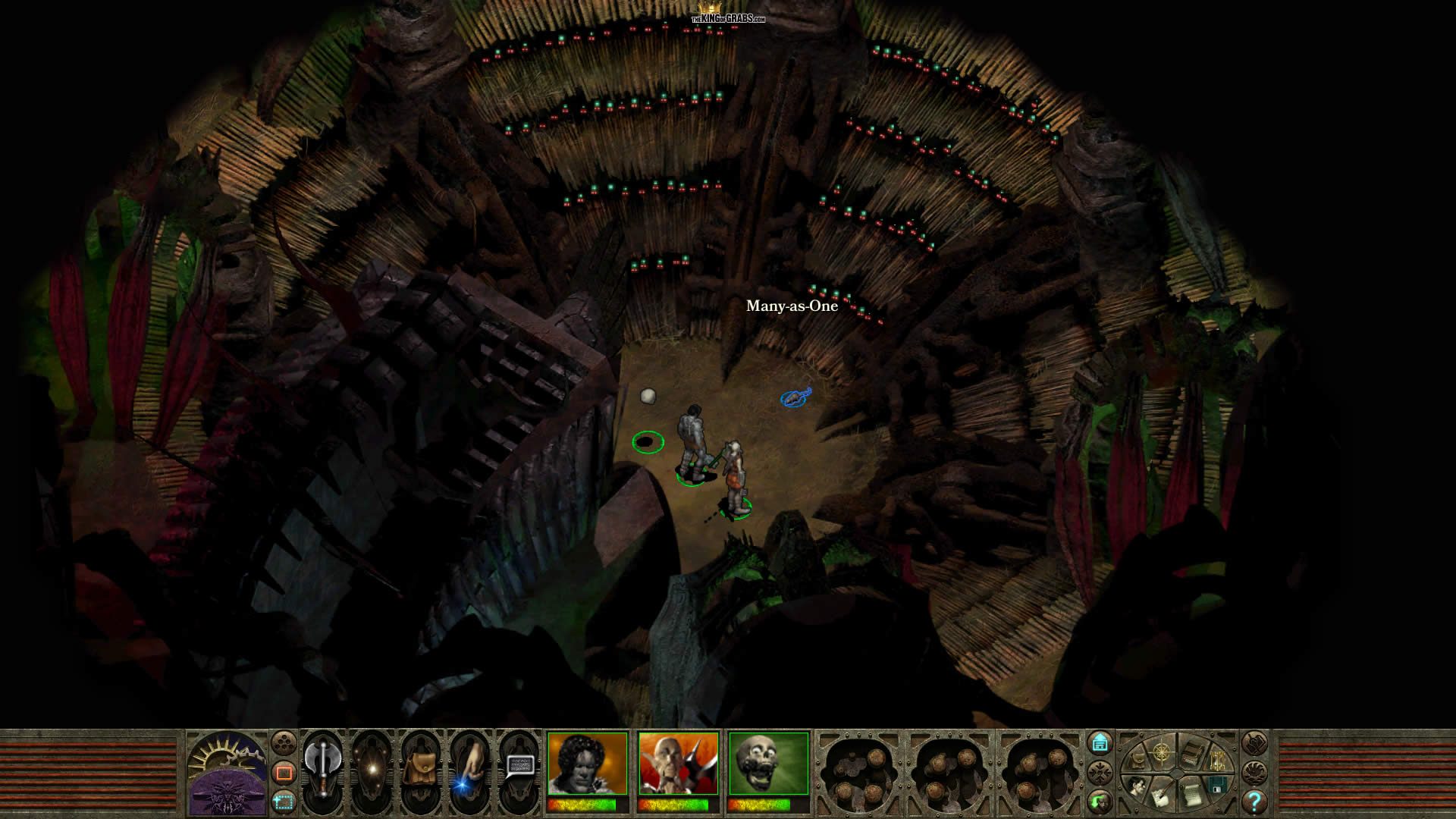Viewport: 1456px width, 819px height.
Task: Click the cyan arrow panel toggle button
Action: pyautogui.click(x=1100, y=742)
